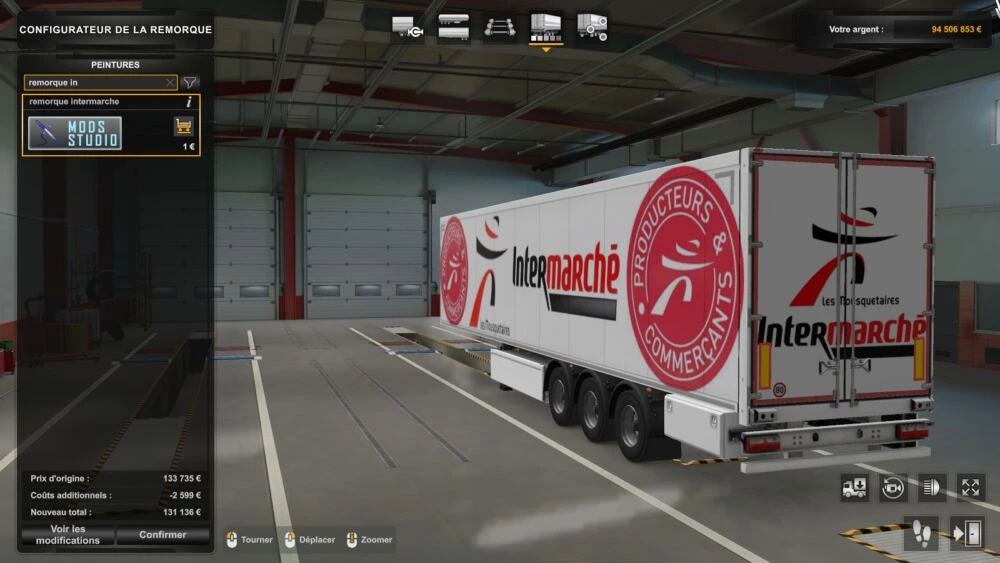Confirm the trailer configuration
This screenshot has height=563, width=1000.
point(163,535)
